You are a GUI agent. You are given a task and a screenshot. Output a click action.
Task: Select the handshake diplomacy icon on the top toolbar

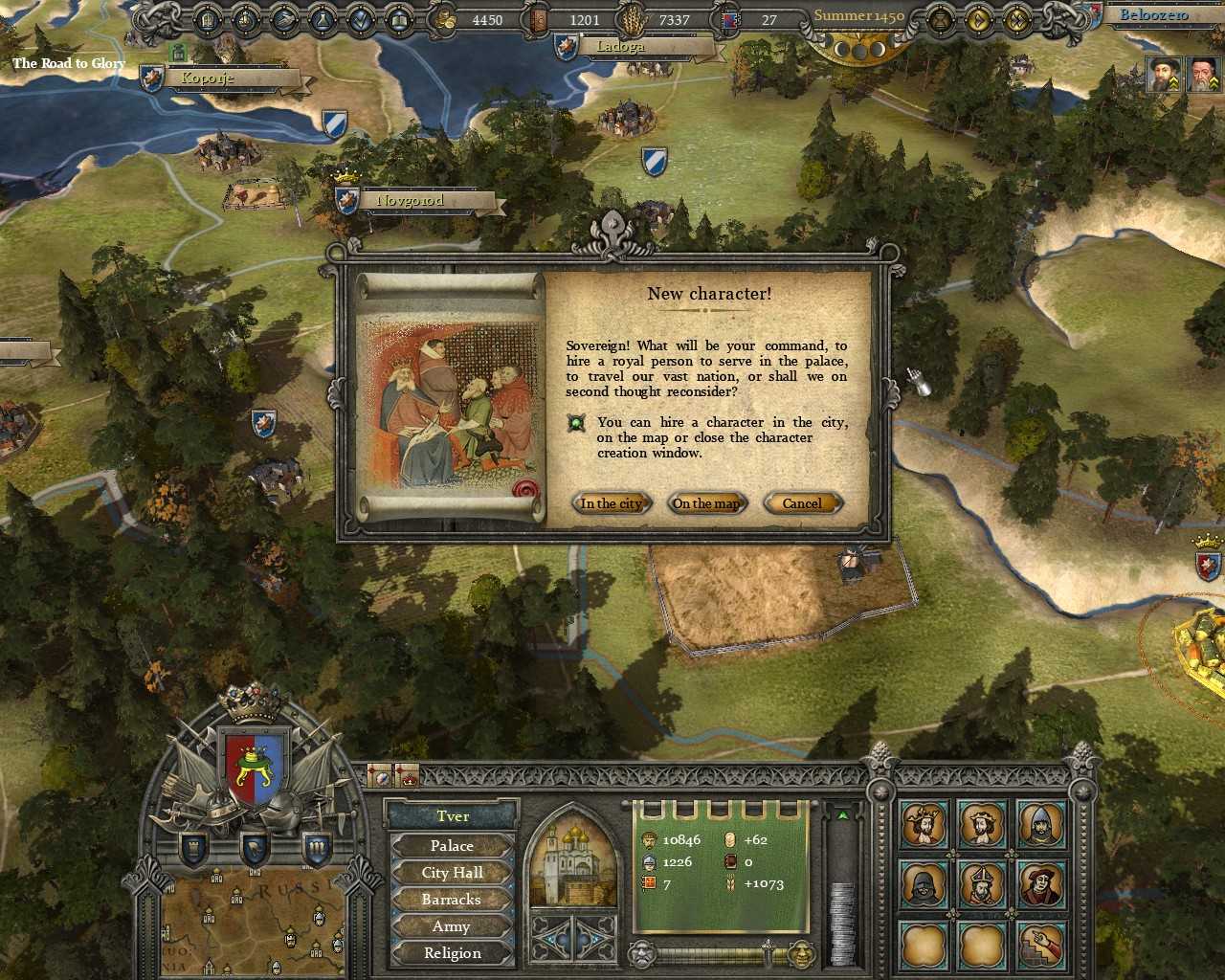284,18
